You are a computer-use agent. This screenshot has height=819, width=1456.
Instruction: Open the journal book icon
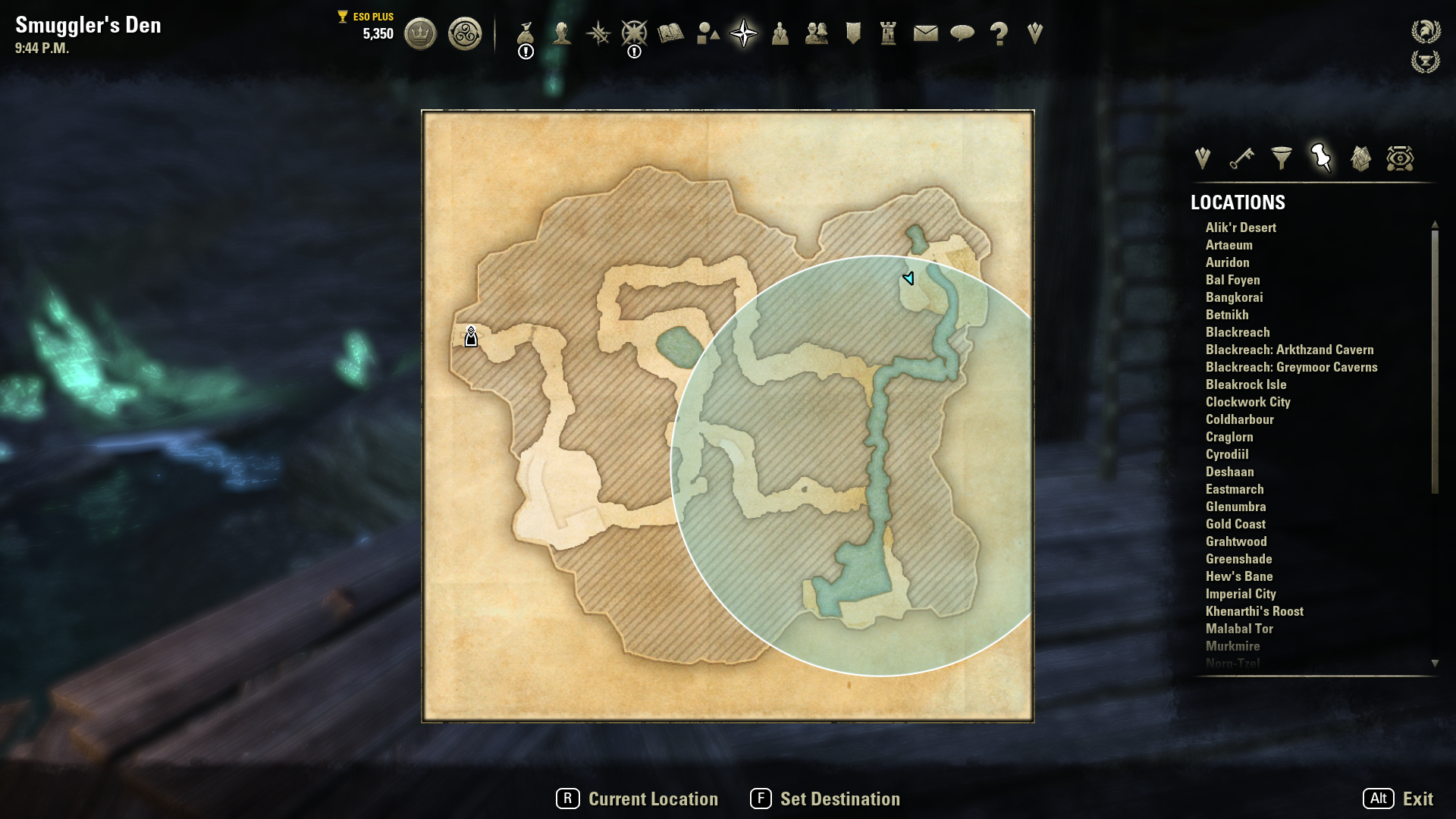coord(671,33)
